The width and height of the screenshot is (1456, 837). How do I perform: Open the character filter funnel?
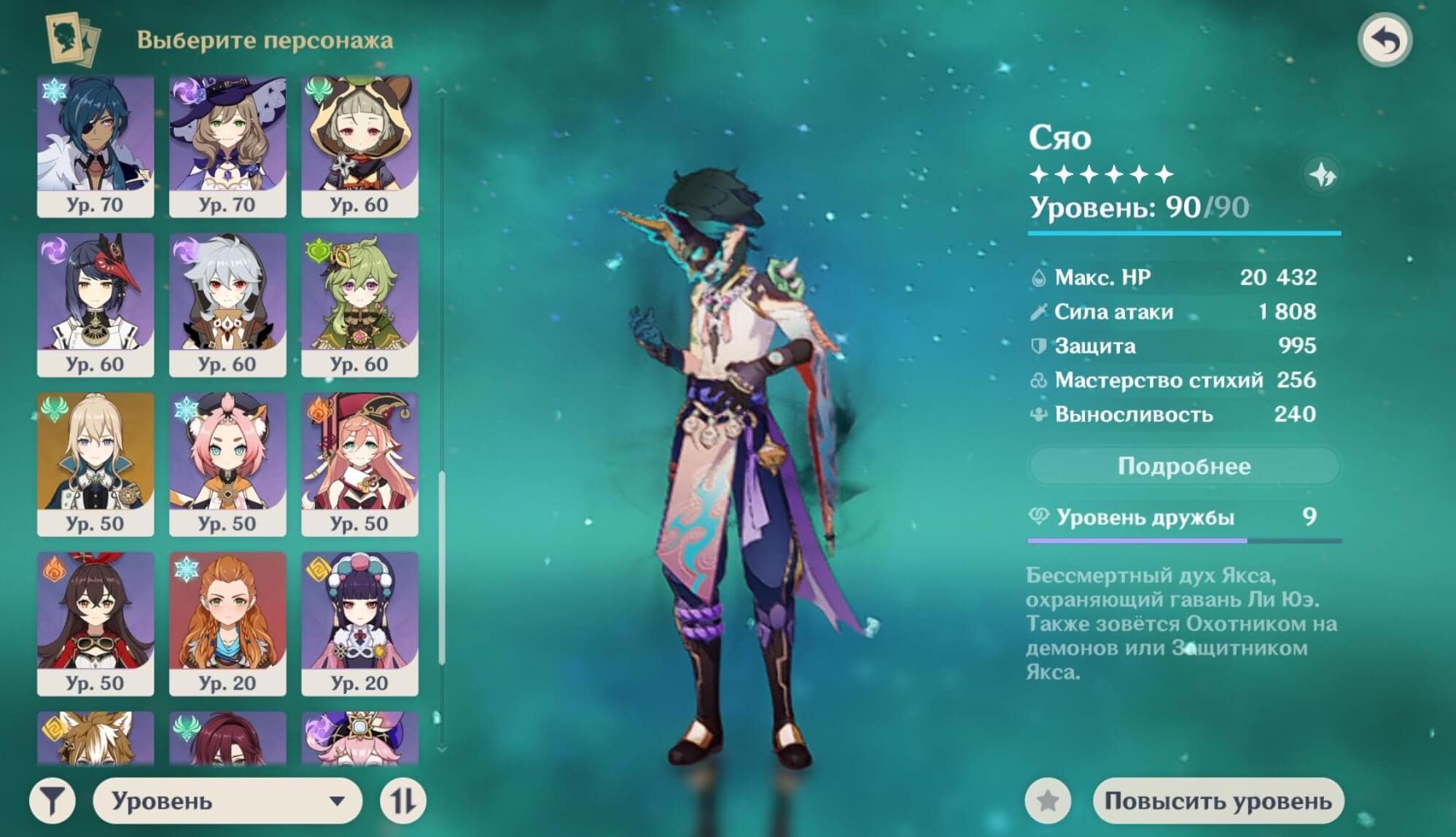pos(52,801)
